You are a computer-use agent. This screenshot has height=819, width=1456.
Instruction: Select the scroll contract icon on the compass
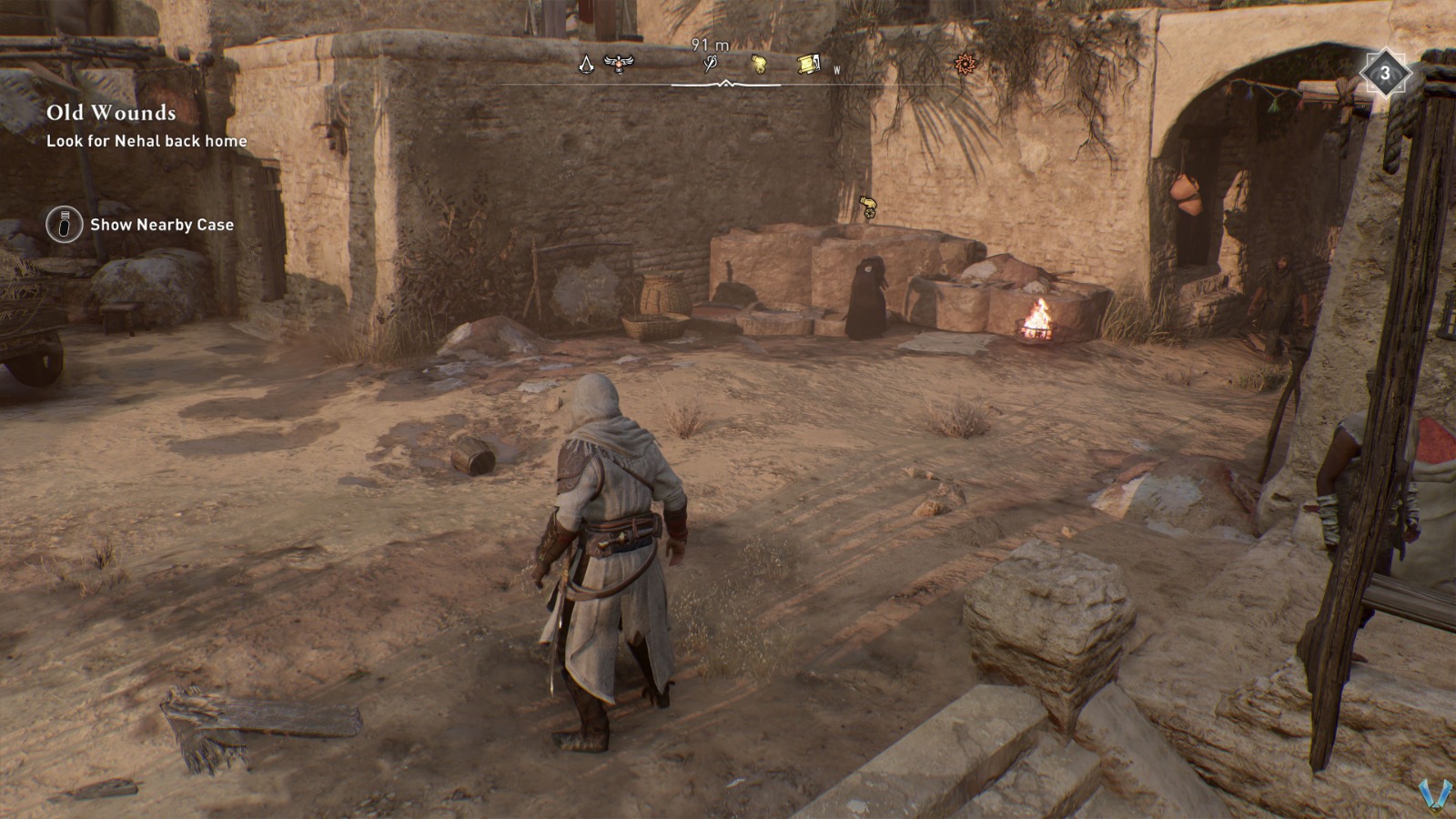tap(809, 64)
